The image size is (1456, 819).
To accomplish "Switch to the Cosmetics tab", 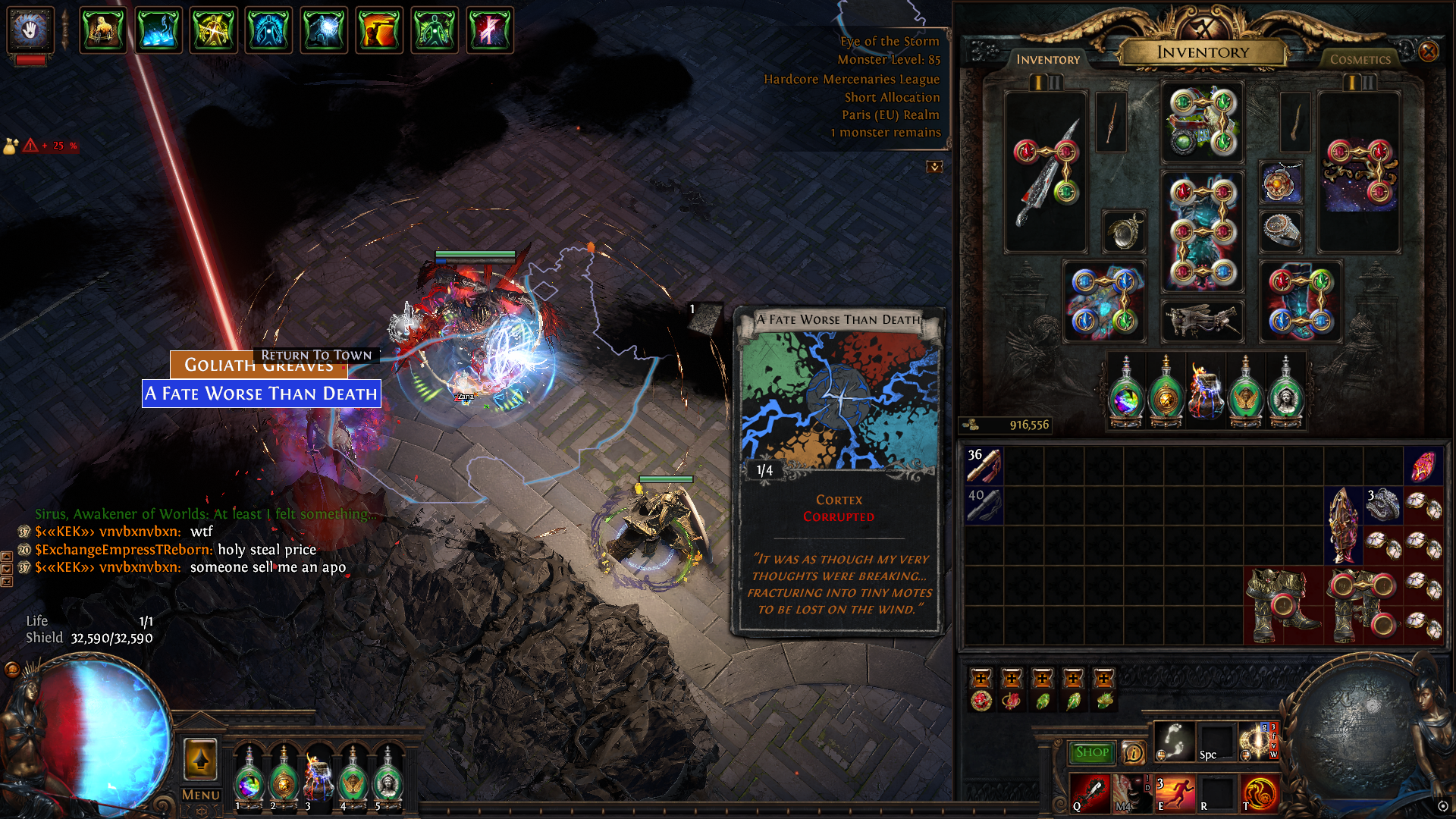I will click(1360, 59).
